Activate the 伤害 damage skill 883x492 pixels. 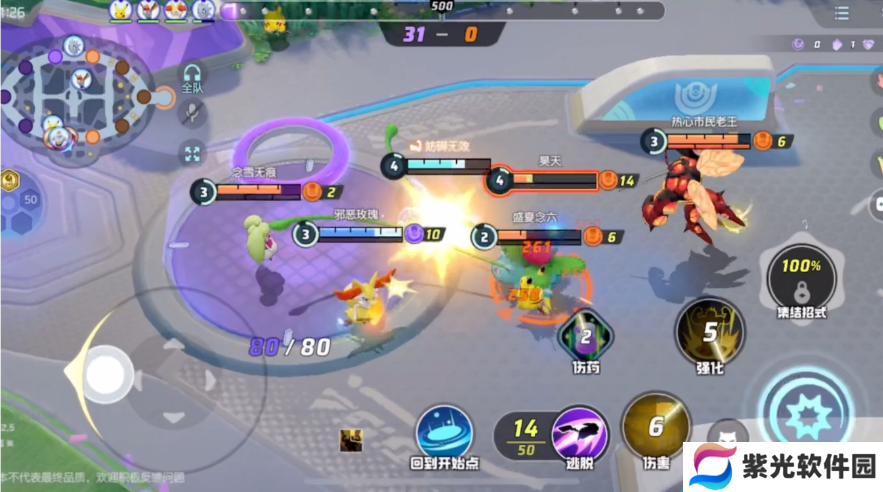pos(655,427)
